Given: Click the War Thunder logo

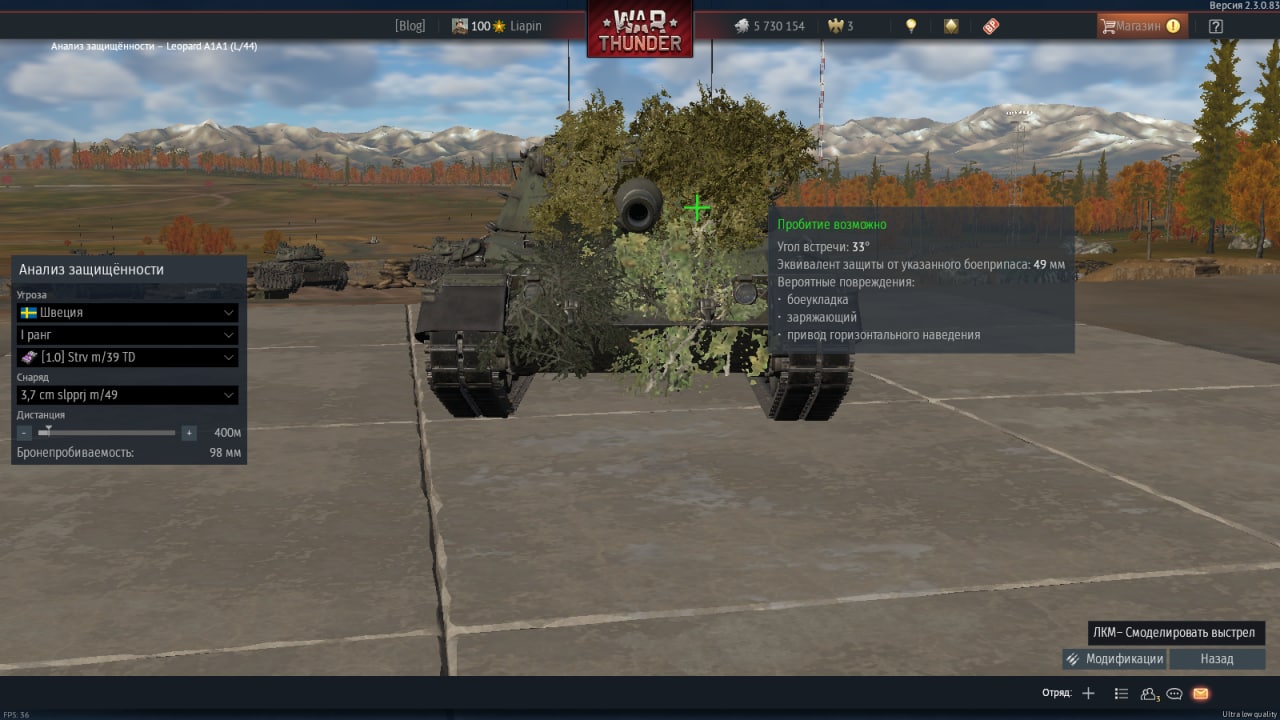Looking at the screenshot, I should coord(640,30).
